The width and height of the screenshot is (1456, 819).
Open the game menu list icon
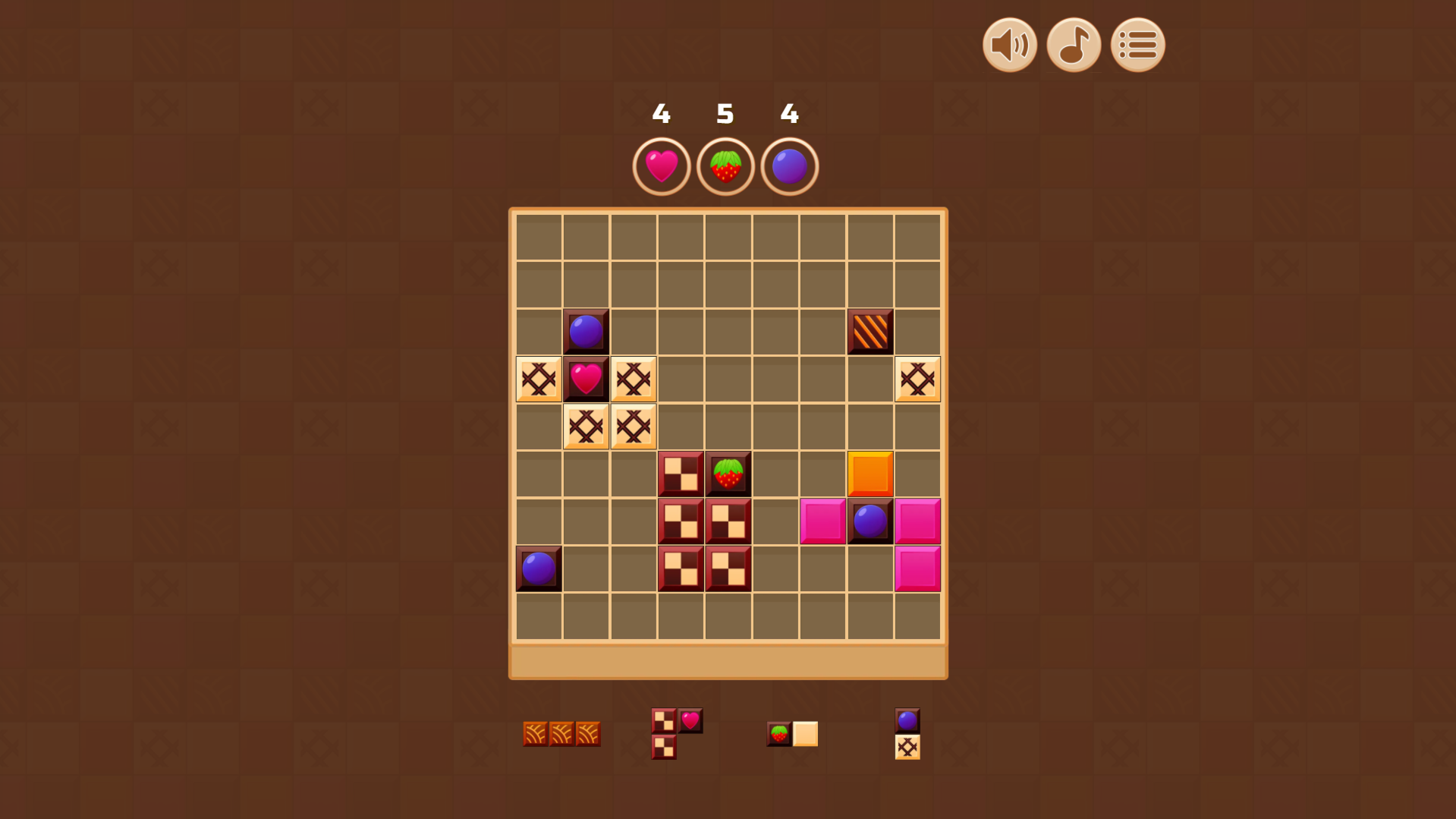tap(1136, 45)
